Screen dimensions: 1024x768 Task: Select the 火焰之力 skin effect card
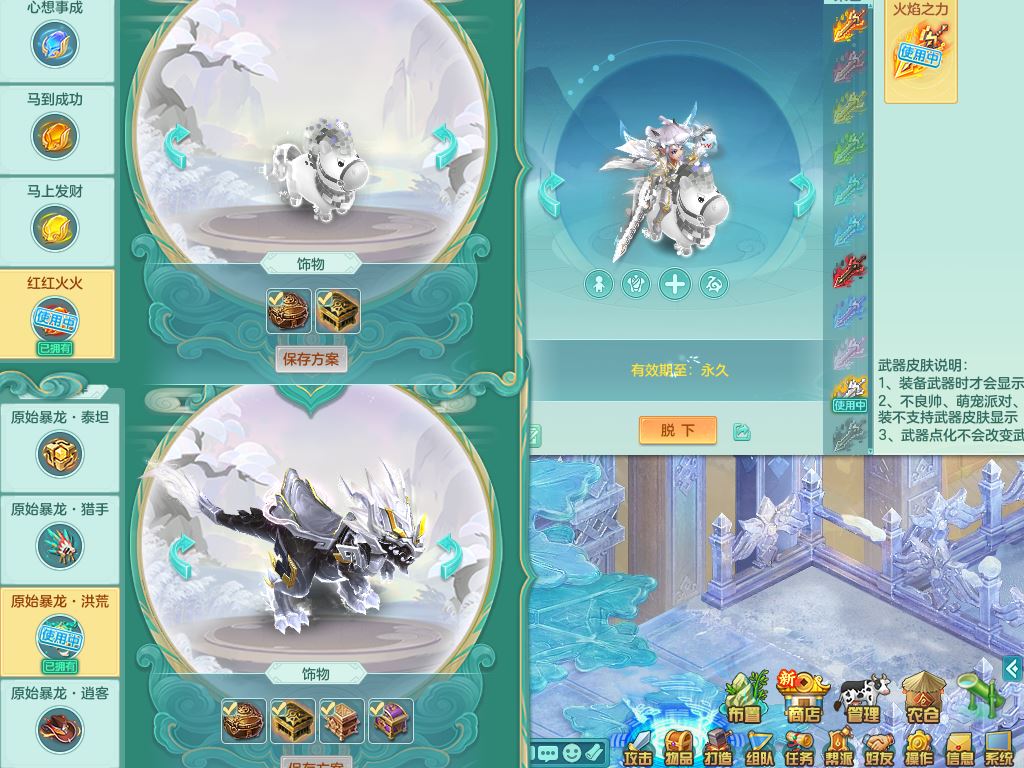[x=920, y=48]
